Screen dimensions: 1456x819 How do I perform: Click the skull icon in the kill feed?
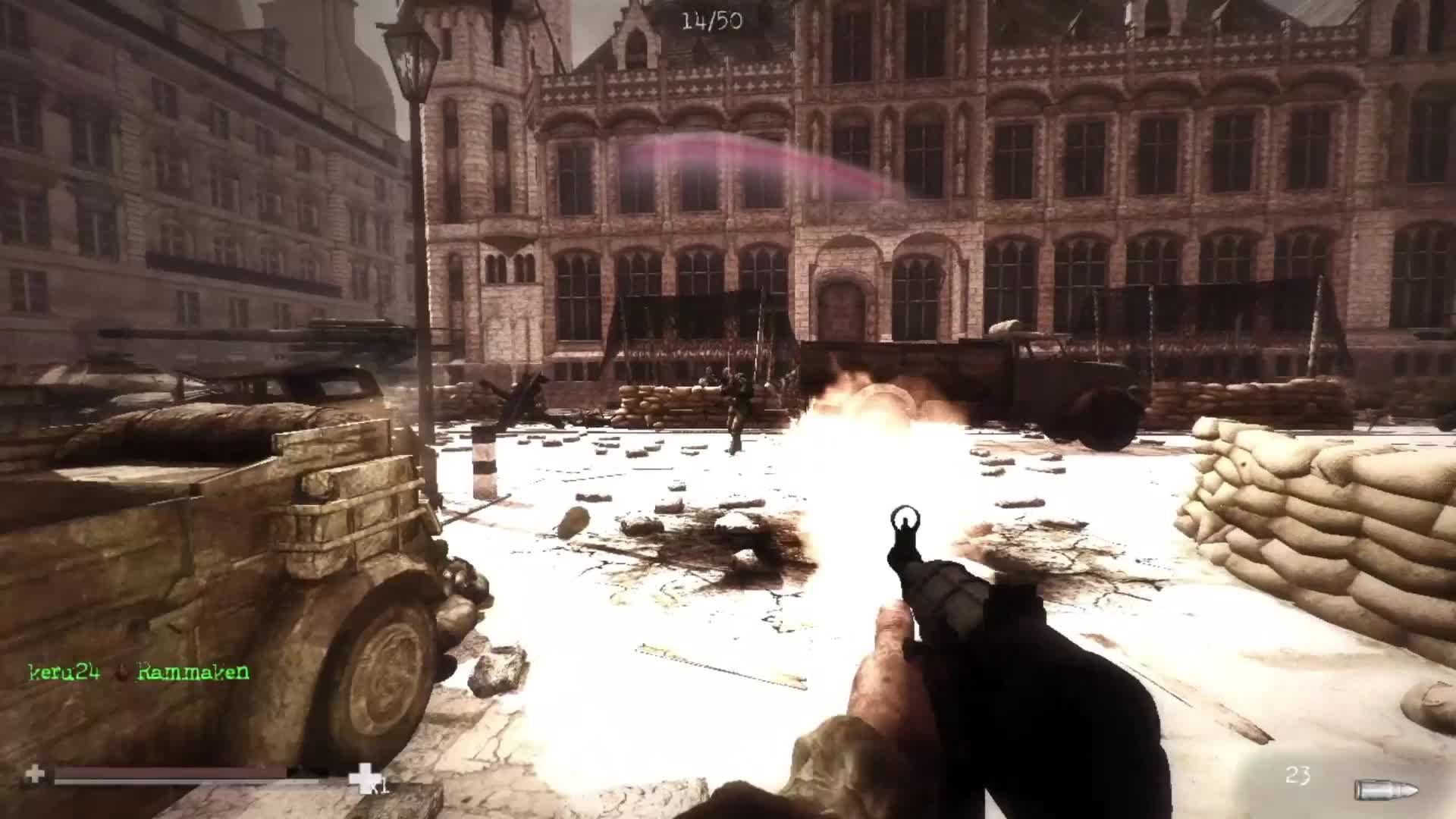pos(121,670)
